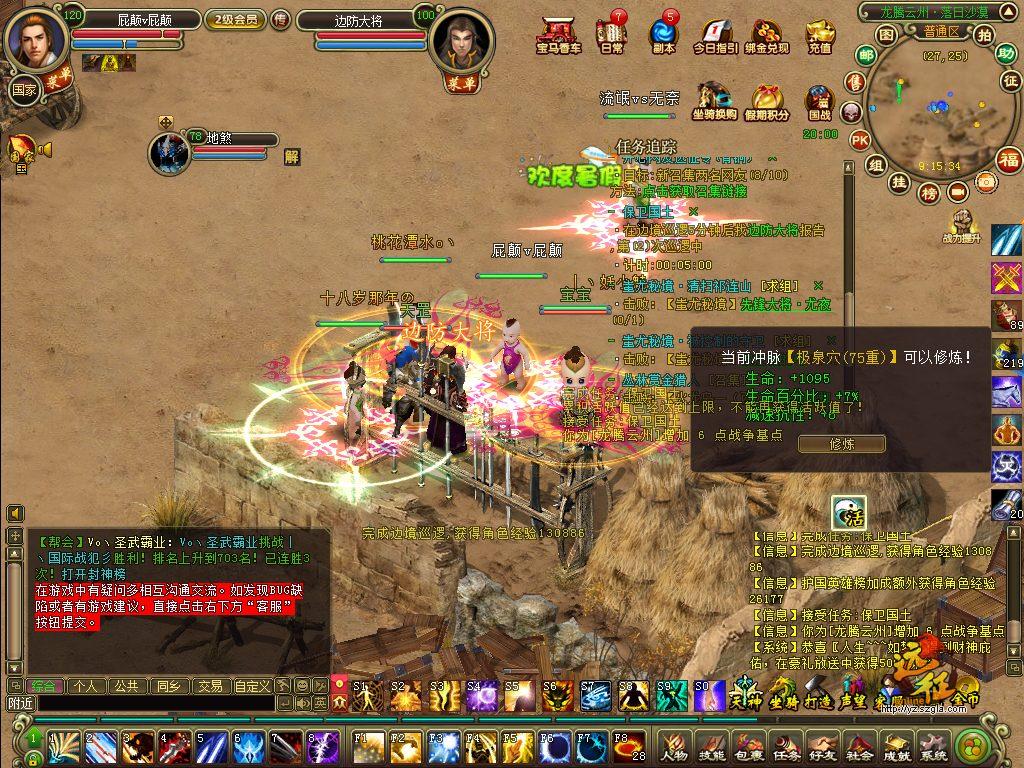Open 今日指引 daily guide

[x=715, y=37]
